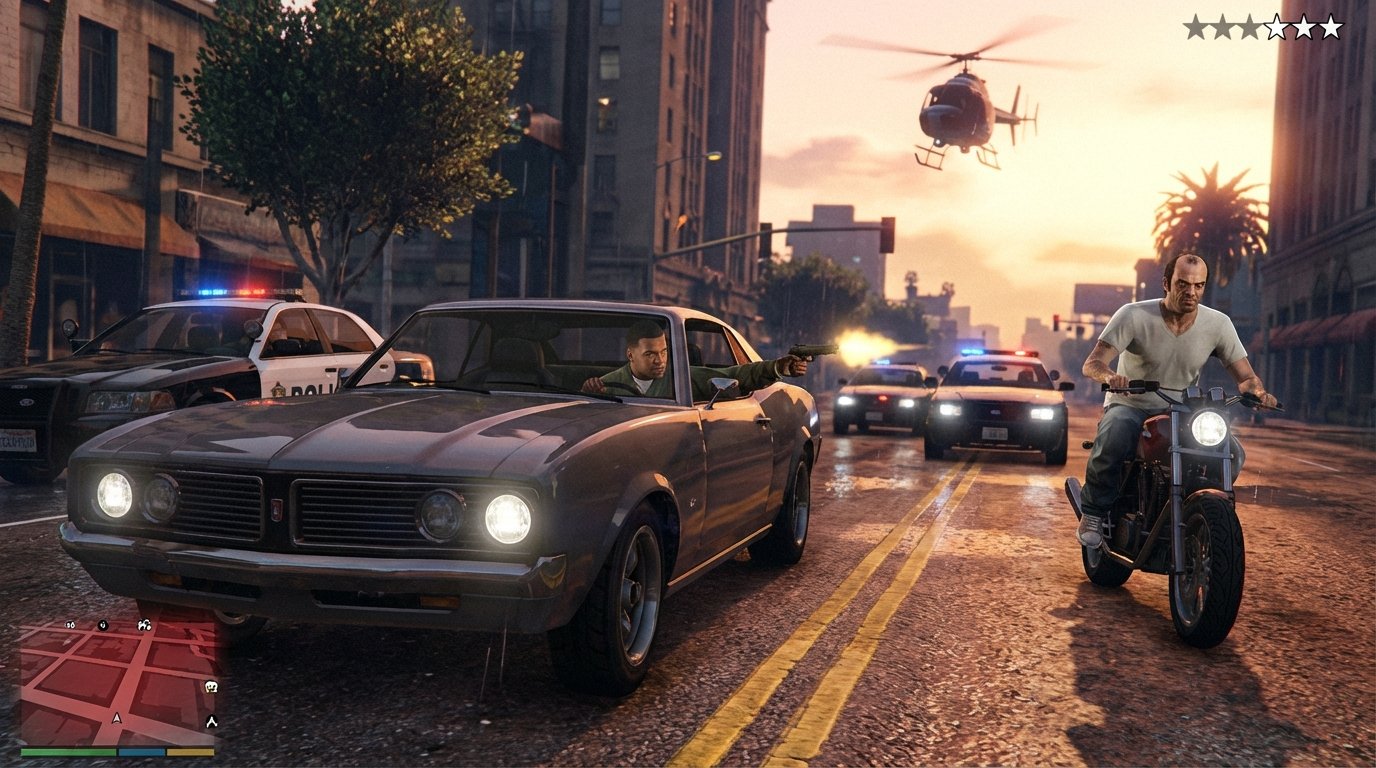Click the double-face character blip on the minimap
Image resolution: width=1376 pixels, height=768 pixels.
[144, 626]
